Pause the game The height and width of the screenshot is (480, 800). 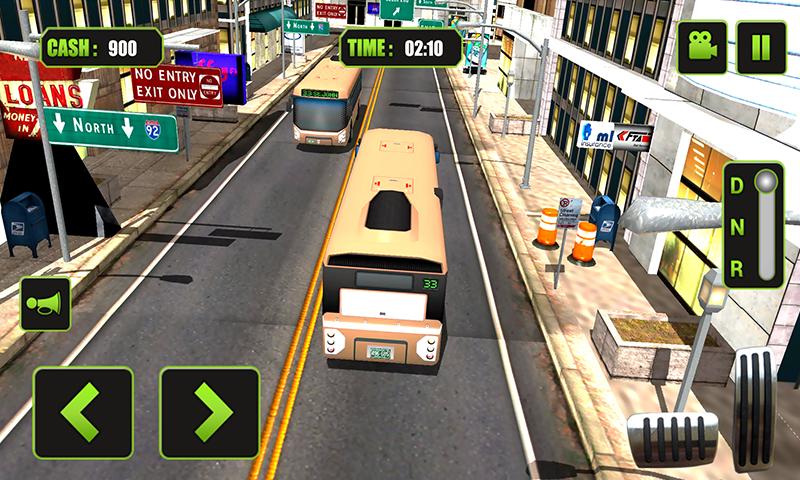pyautogui.click(x=761, y=47)
